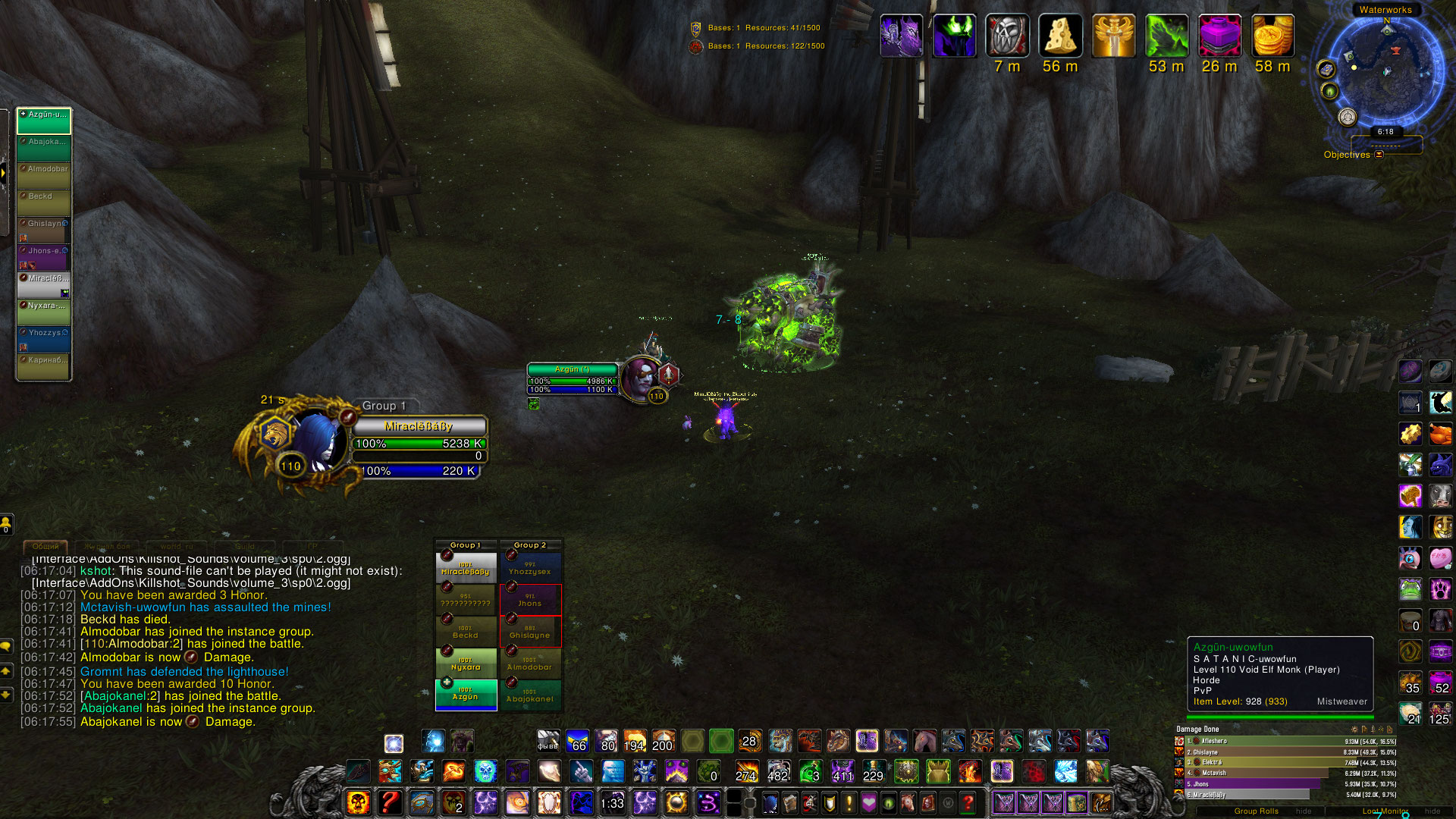The image size is (1456, 819).
Task: Select the MiracleBaBy player unit frame
Action: (x=419, y=426)
